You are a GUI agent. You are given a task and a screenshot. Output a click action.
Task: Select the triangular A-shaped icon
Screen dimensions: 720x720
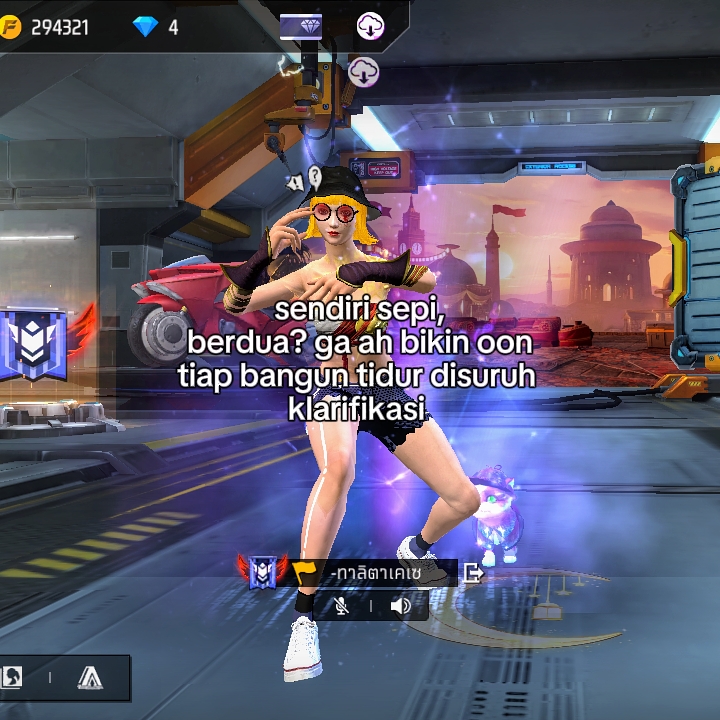(90, 678)
